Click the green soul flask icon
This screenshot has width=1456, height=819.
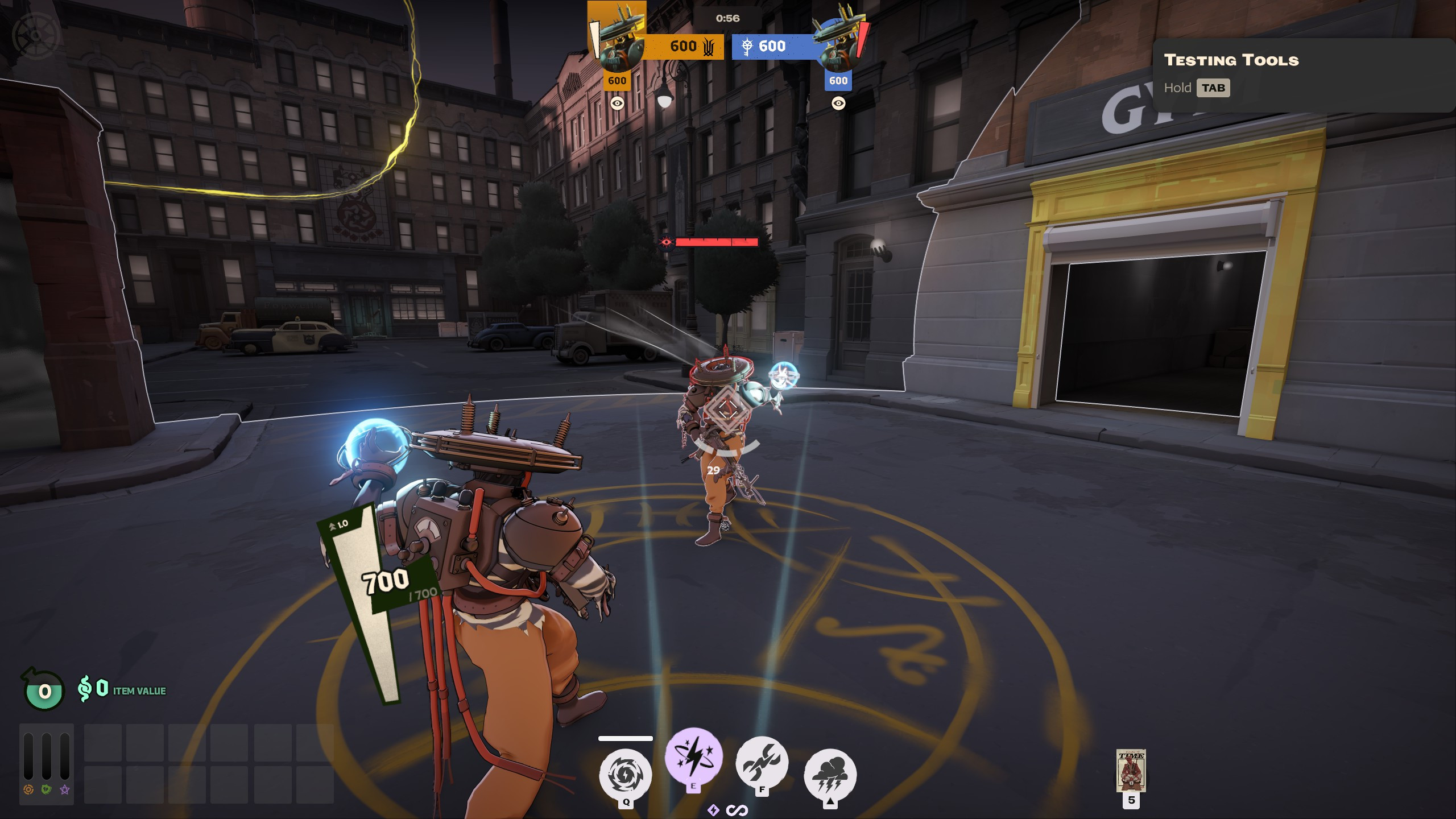point(44,690)
